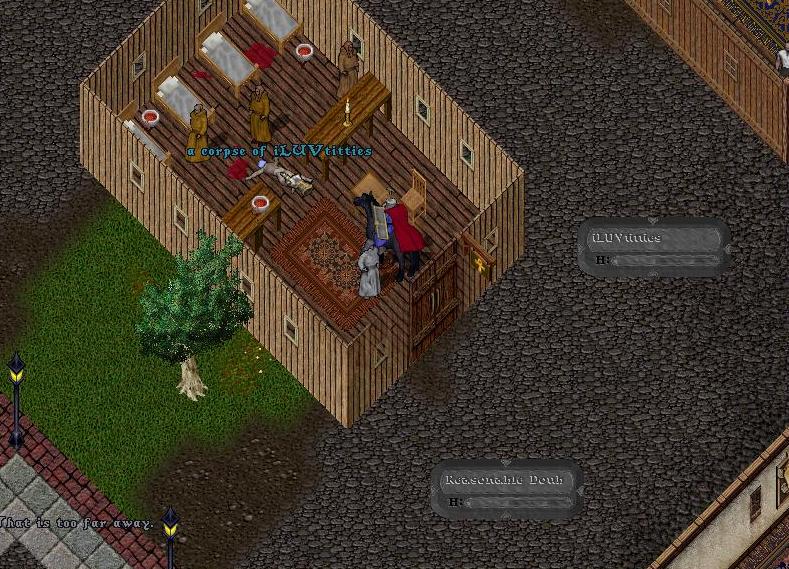Select the iLUVtitties status bar gump
This screenshot has height=569, width=789.
(x=654, y=247)
